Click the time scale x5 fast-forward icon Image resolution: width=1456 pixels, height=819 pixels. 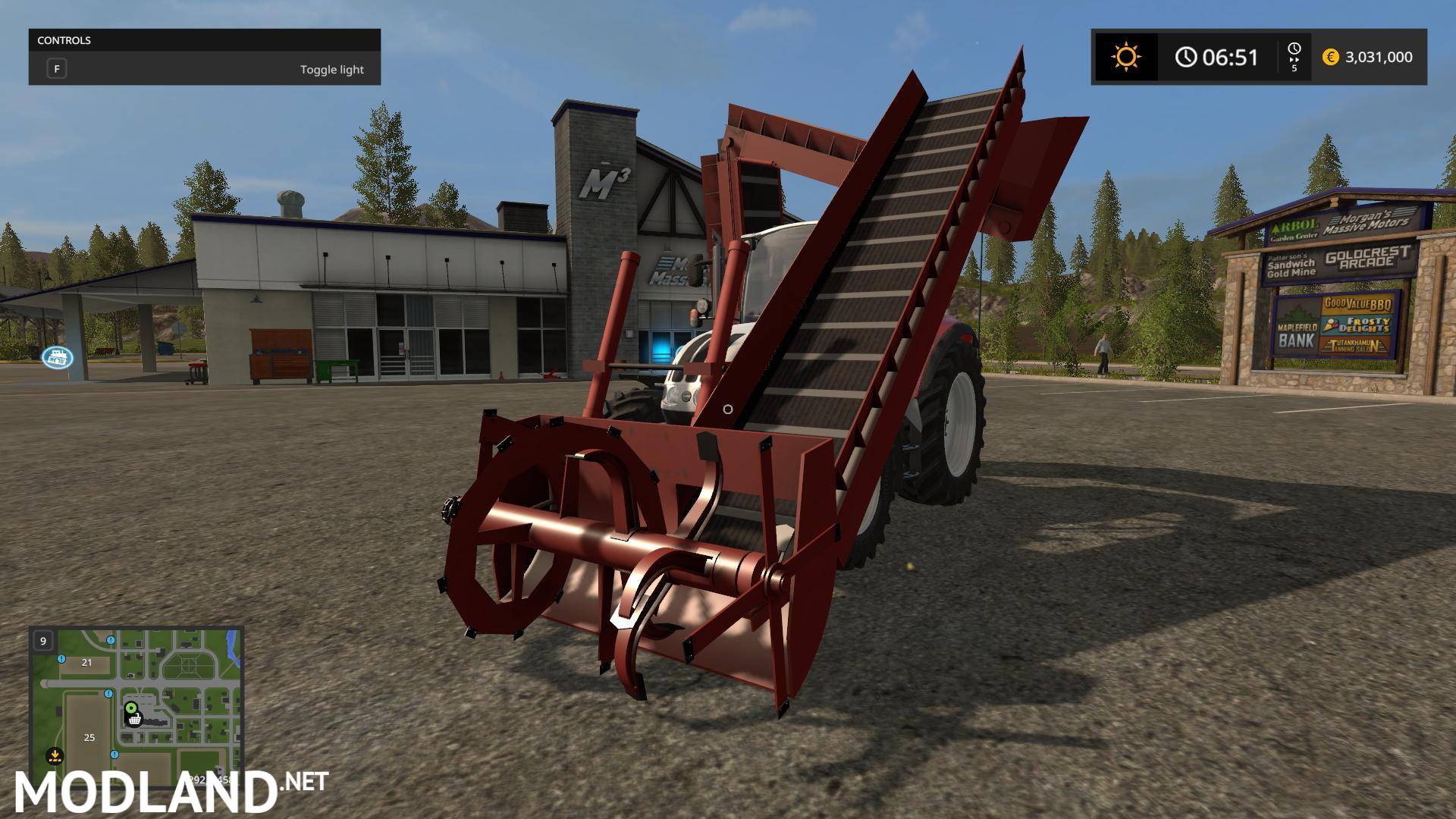coord(1294,57)
